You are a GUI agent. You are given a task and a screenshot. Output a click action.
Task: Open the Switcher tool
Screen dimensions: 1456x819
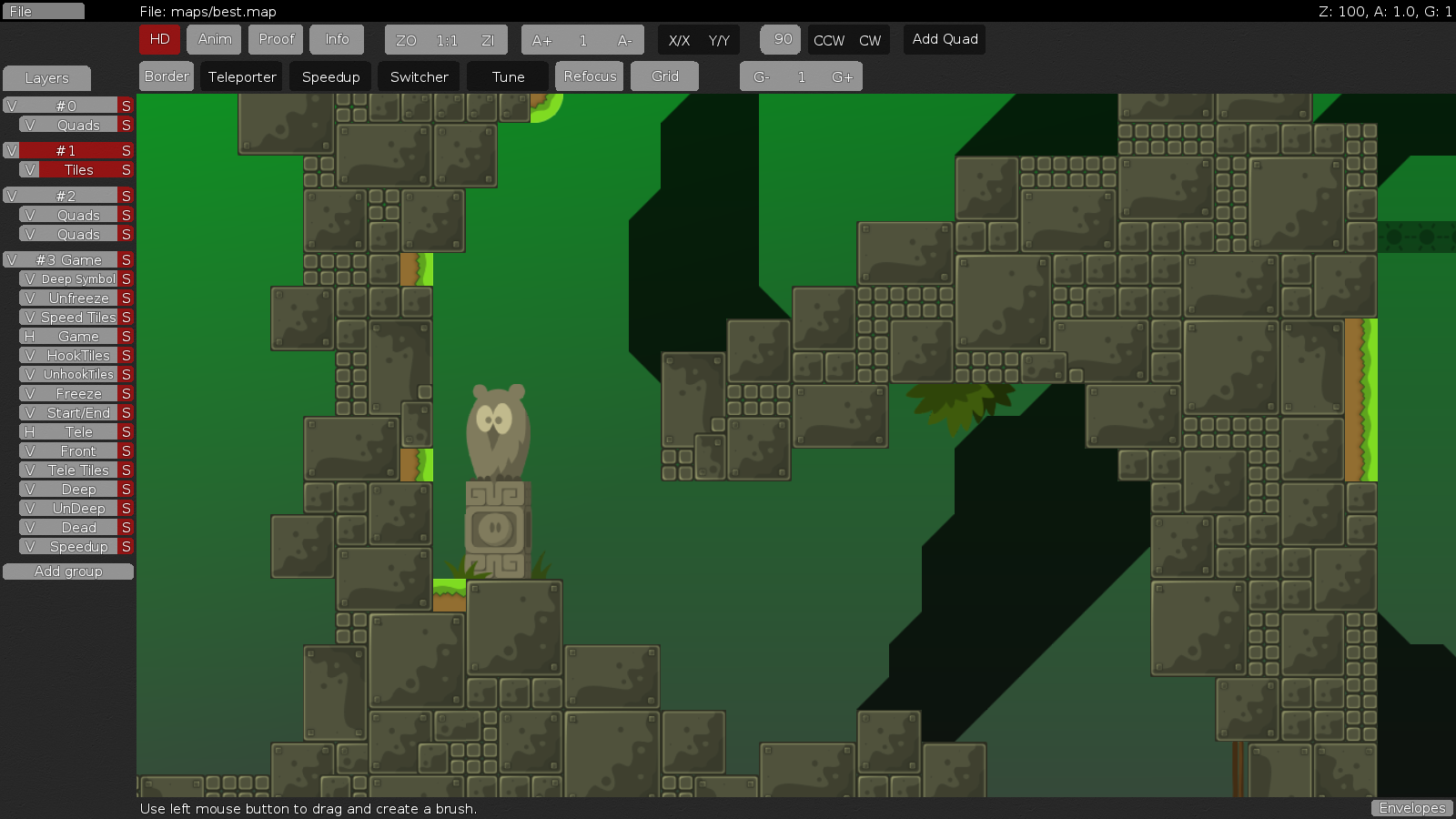[x=419, y=77]
